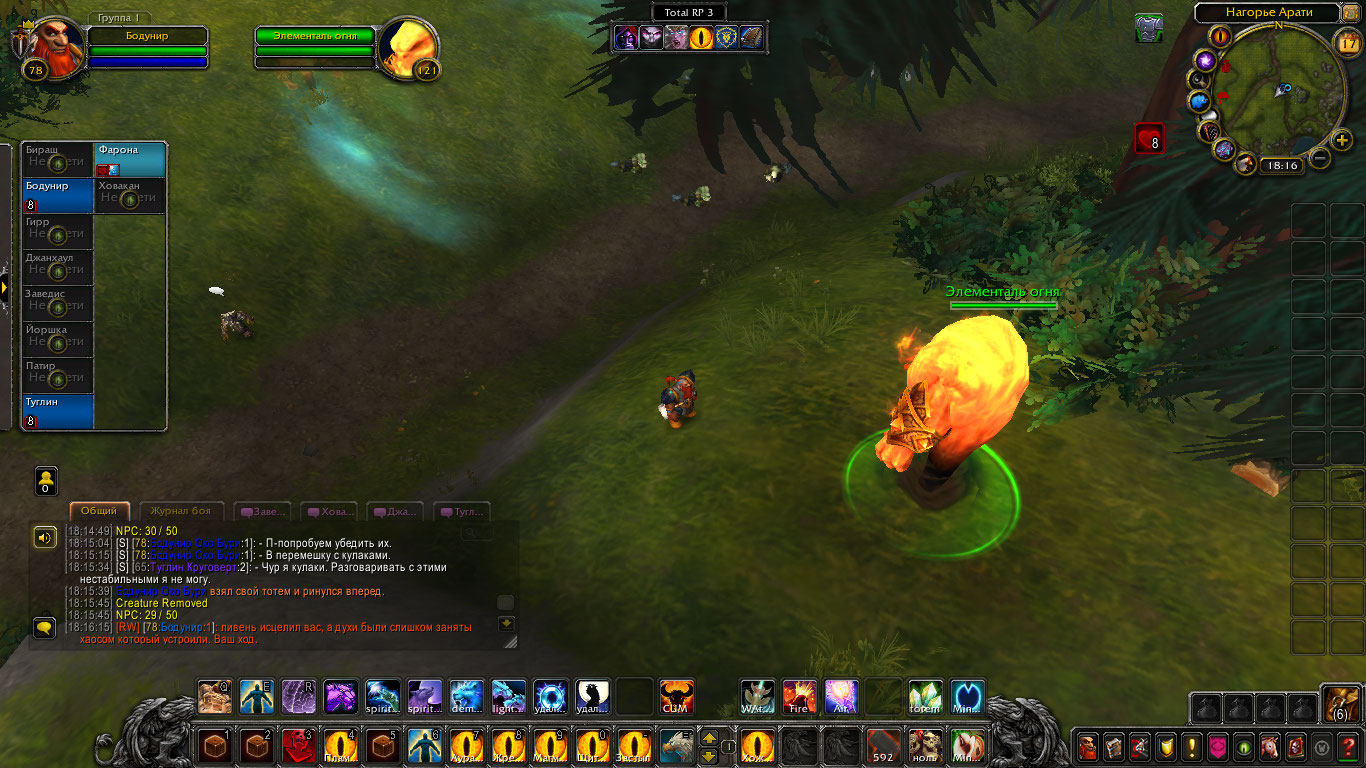This screenshot has height=768, width=1366.
Task: Activate the Fire totem ability
Action: pyautogui.click(x=799, y=696)
